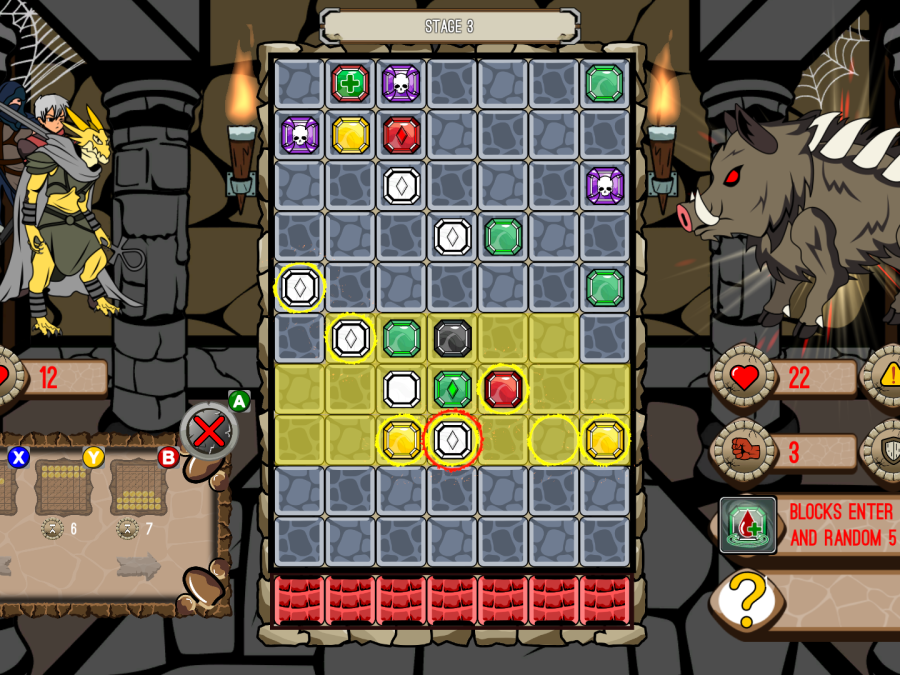Open the yellow question mark help
900x675 pixels.
tap(746, 600)
